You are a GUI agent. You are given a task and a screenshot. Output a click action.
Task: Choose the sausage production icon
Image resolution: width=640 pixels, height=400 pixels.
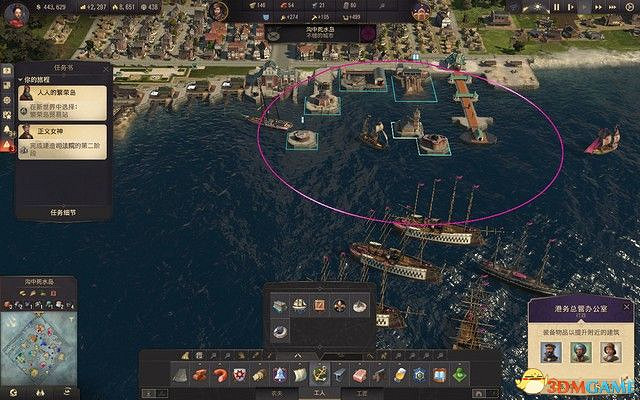click(219, 374)
